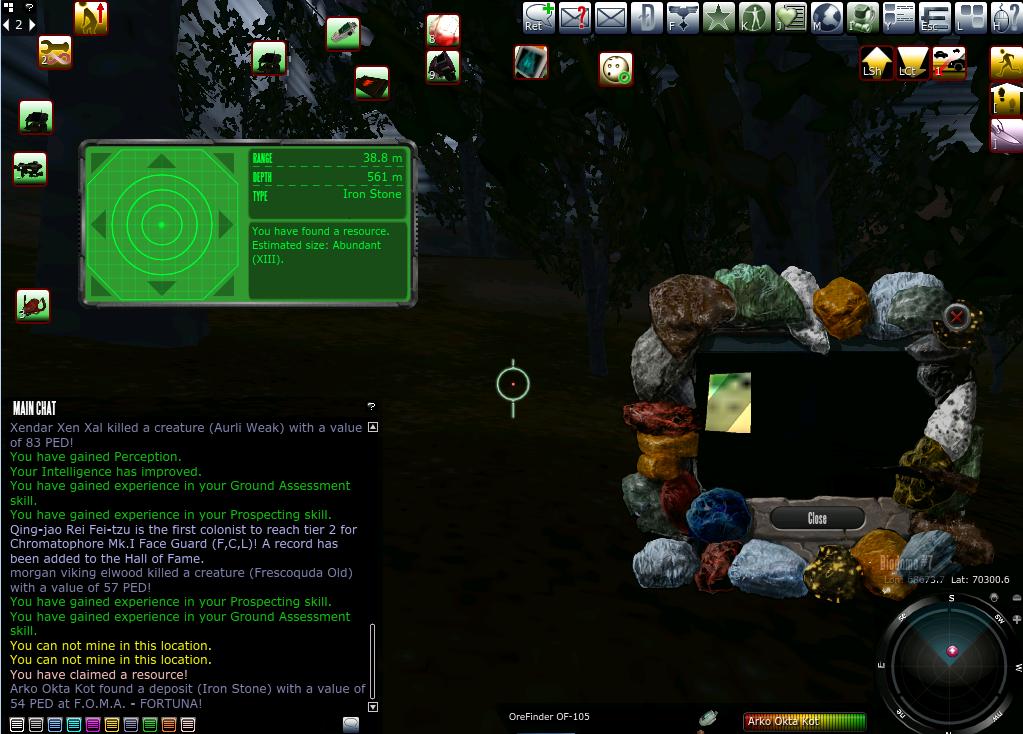Click the wrench repair tool icon

(x=55, y=51)
